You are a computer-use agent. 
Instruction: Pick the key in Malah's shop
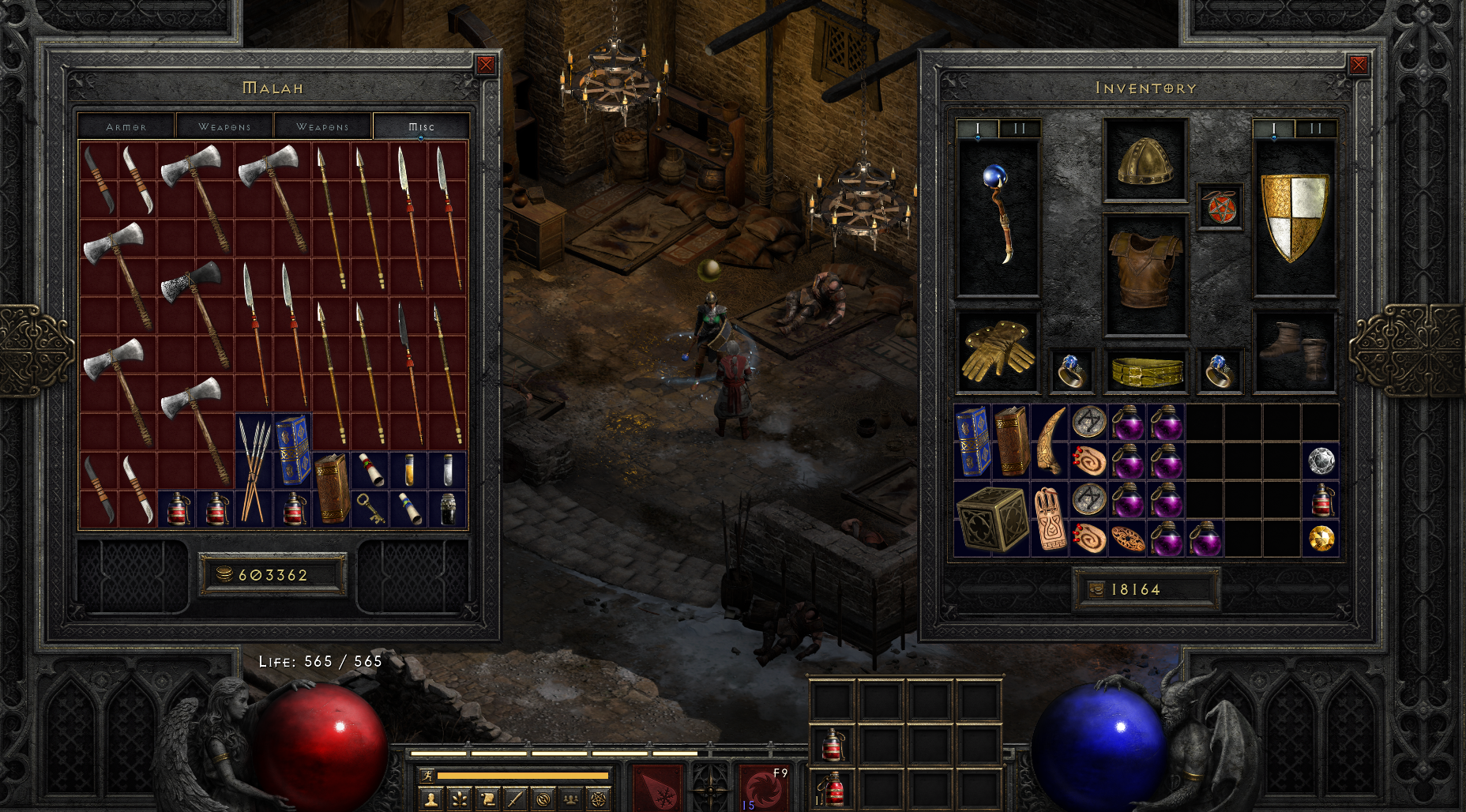pos(370,508)
